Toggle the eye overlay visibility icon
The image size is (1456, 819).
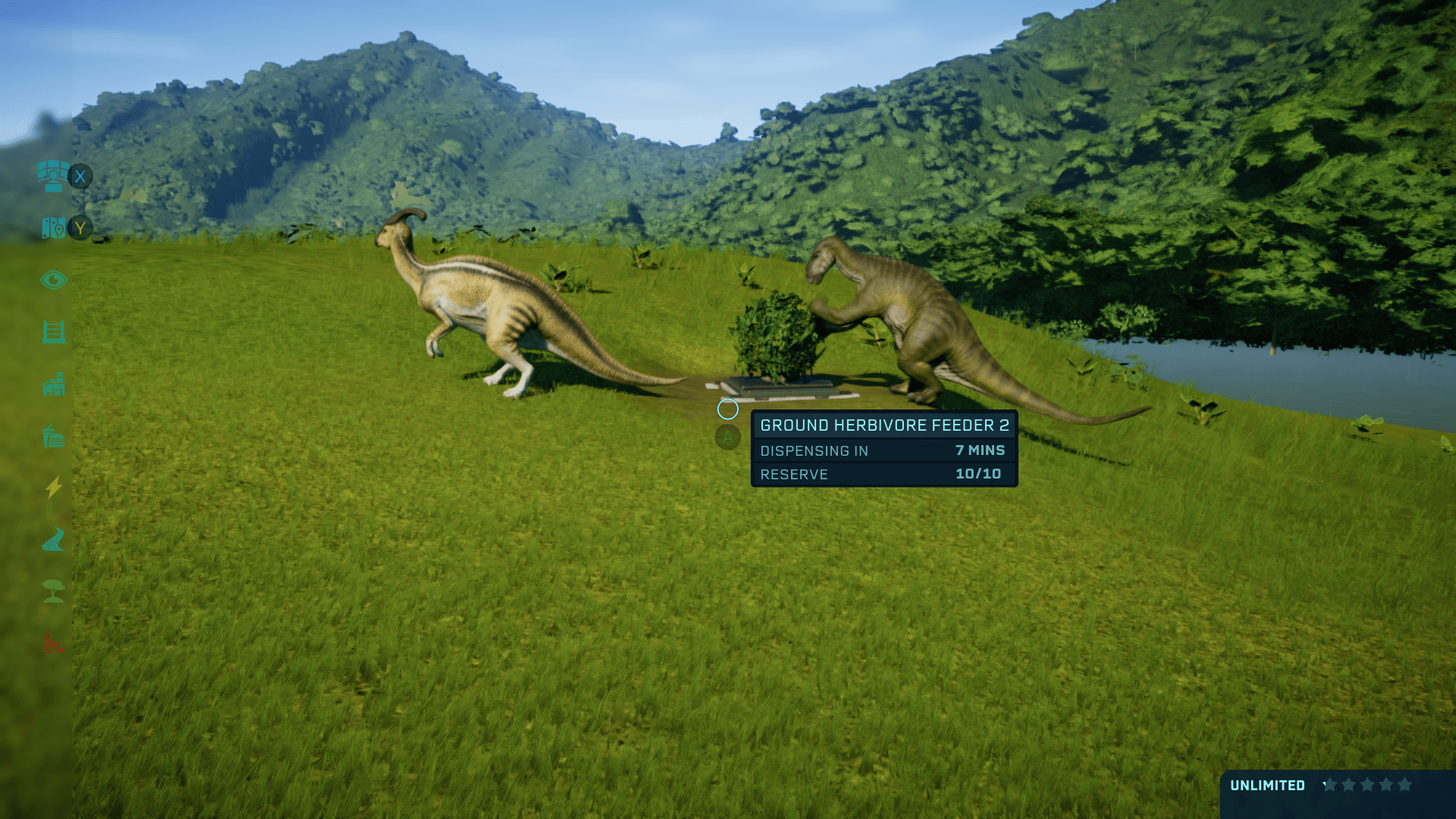pos(53,279)
